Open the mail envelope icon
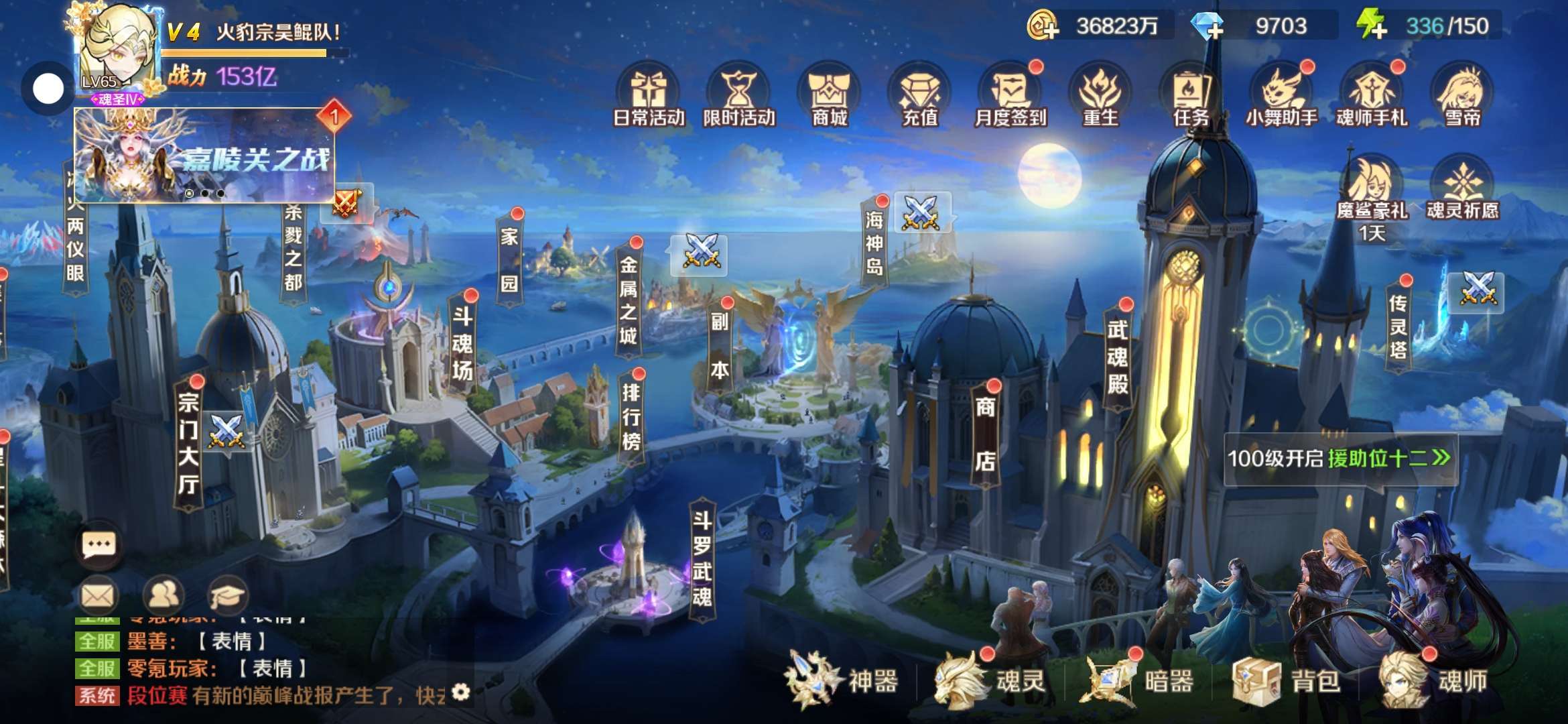This screenshot has width=1568, height=724. click(x=98, y=595)
